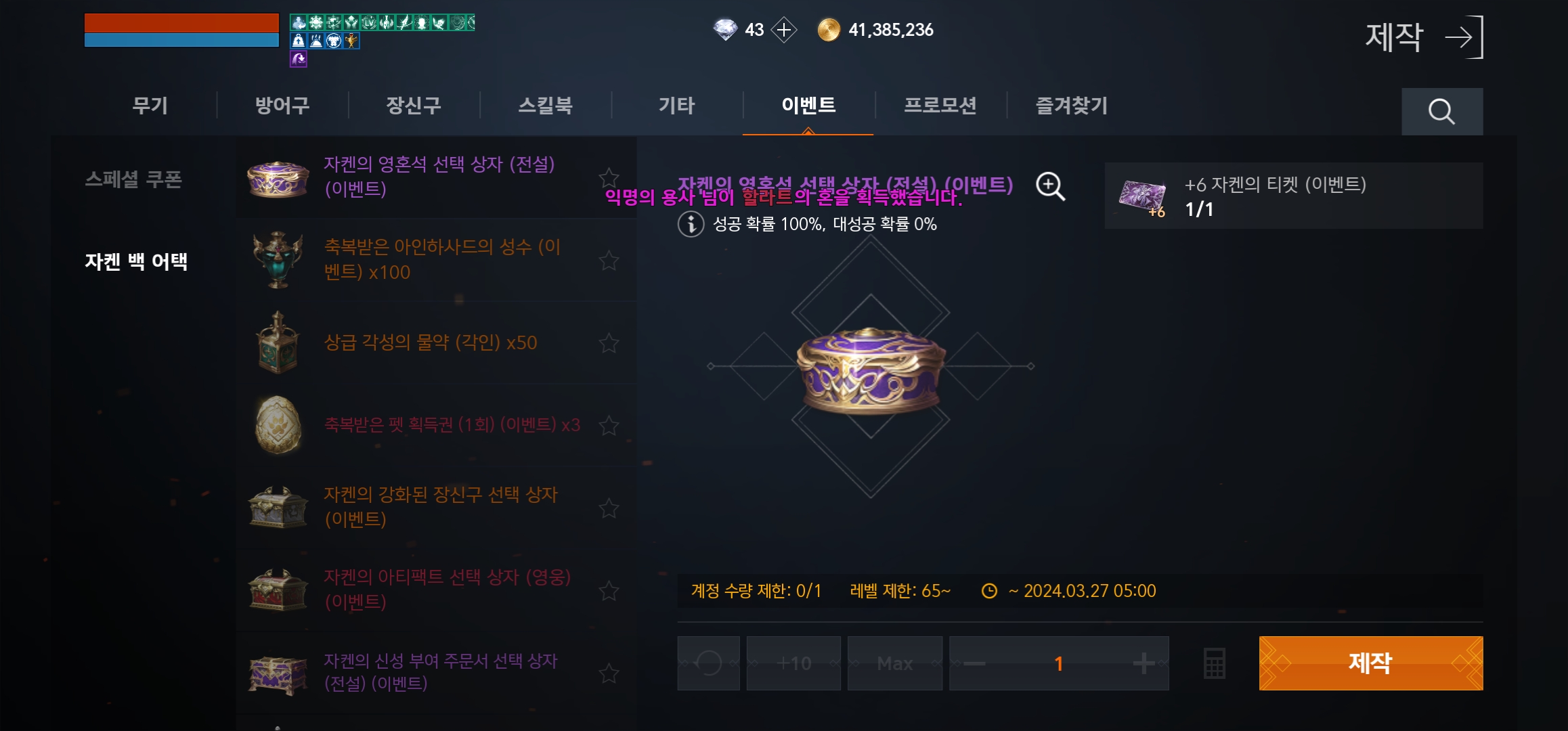Click the Max quantity button
Image resolution: width=1568 pixels, height=731 pixels.
click(894, 663)
